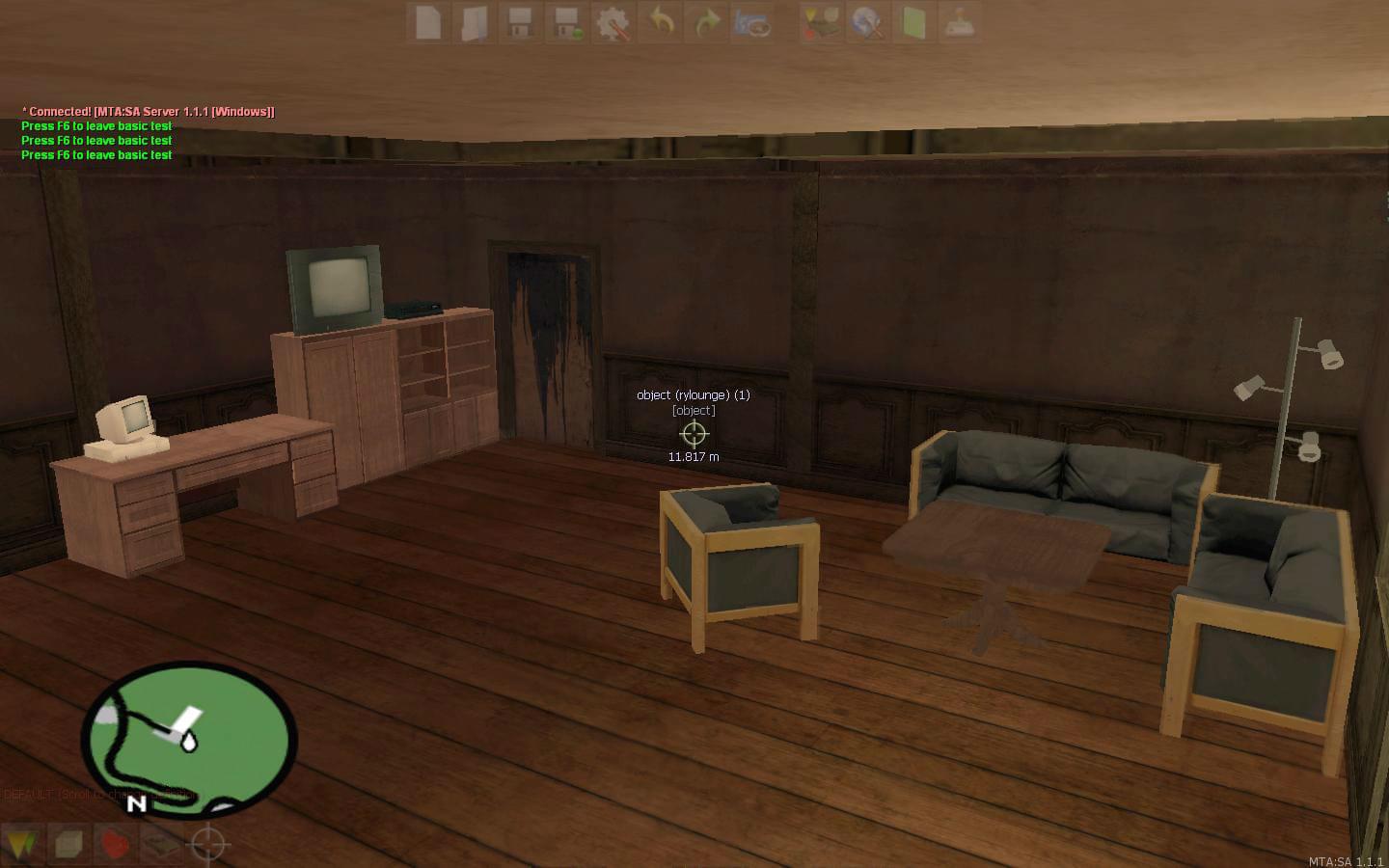Select the yellow and green marker element icon
This screenshot has width=1389, height=868.
(21, 844)
